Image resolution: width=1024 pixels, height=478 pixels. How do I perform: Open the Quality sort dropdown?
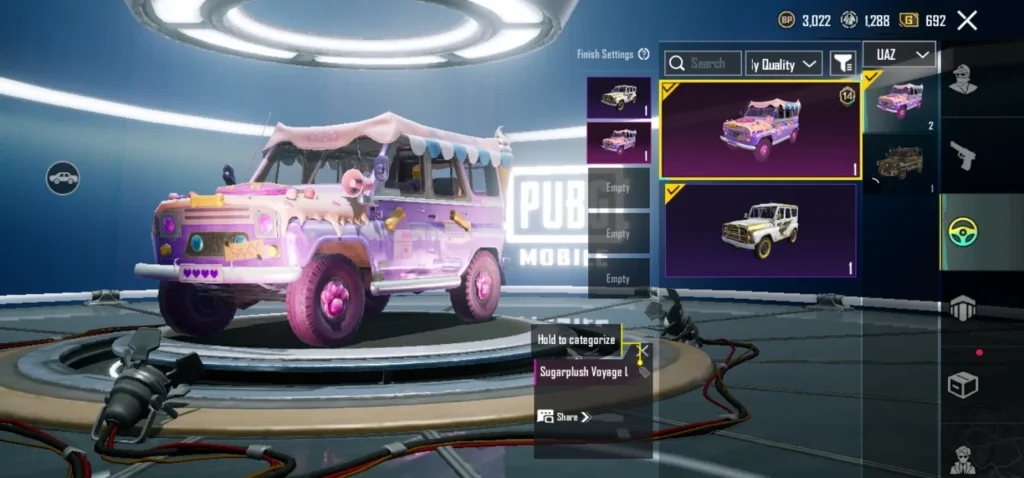point(784,64)
